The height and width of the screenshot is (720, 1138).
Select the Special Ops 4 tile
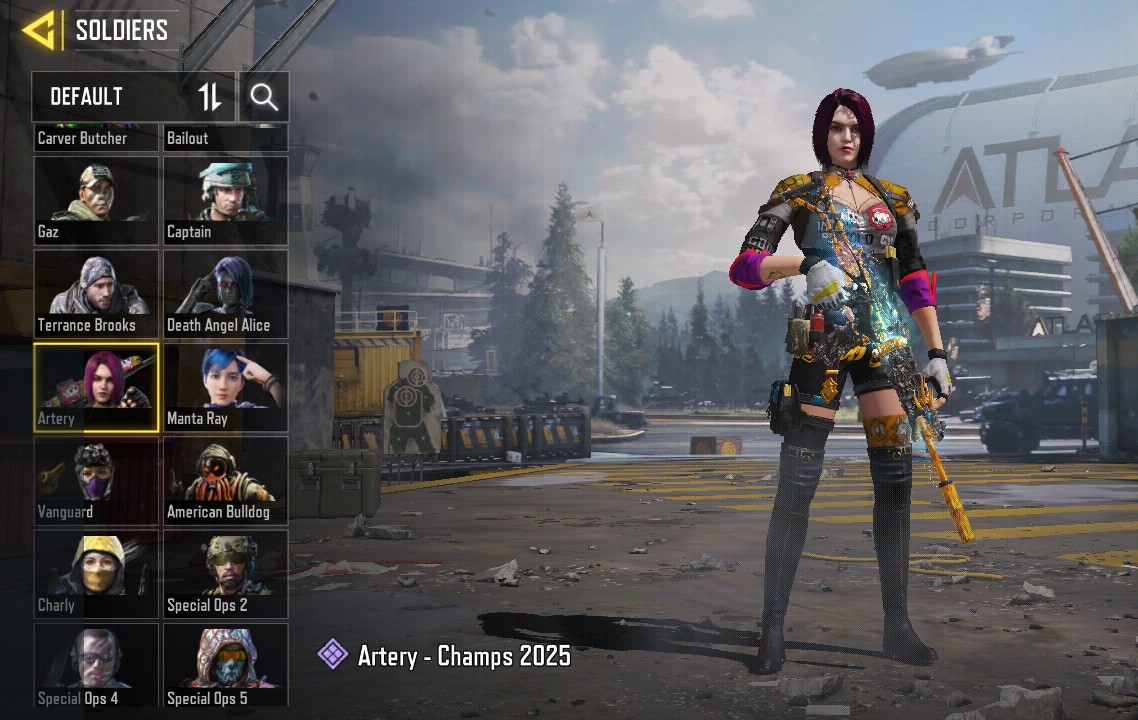click(x=96, y=665)
